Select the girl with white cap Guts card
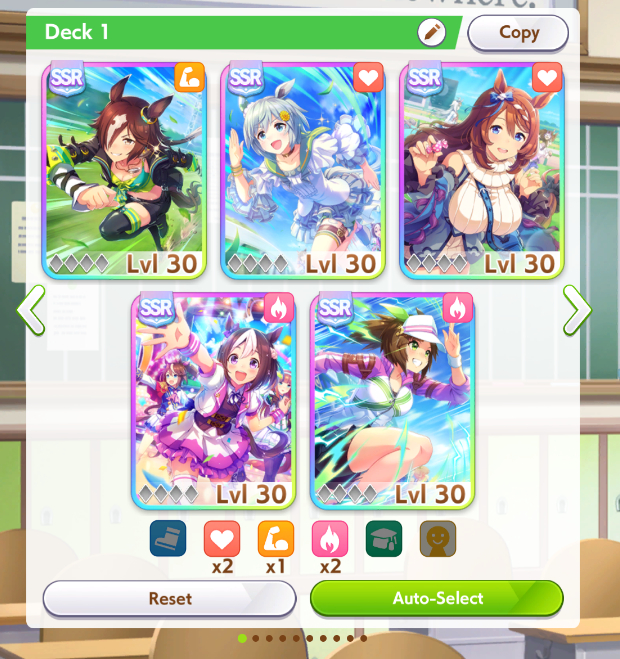The image size is (620, 659). point(392,400)
